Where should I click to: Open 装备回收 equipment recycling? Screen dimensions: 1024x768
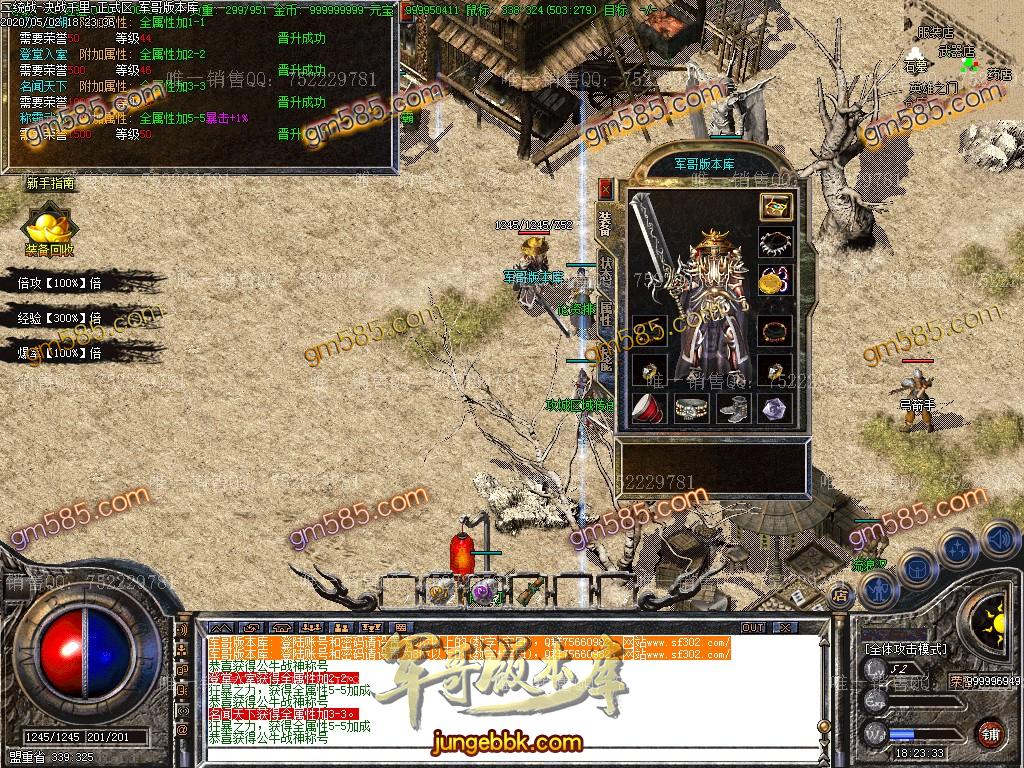pyautogui.click(x=49, y=231)
